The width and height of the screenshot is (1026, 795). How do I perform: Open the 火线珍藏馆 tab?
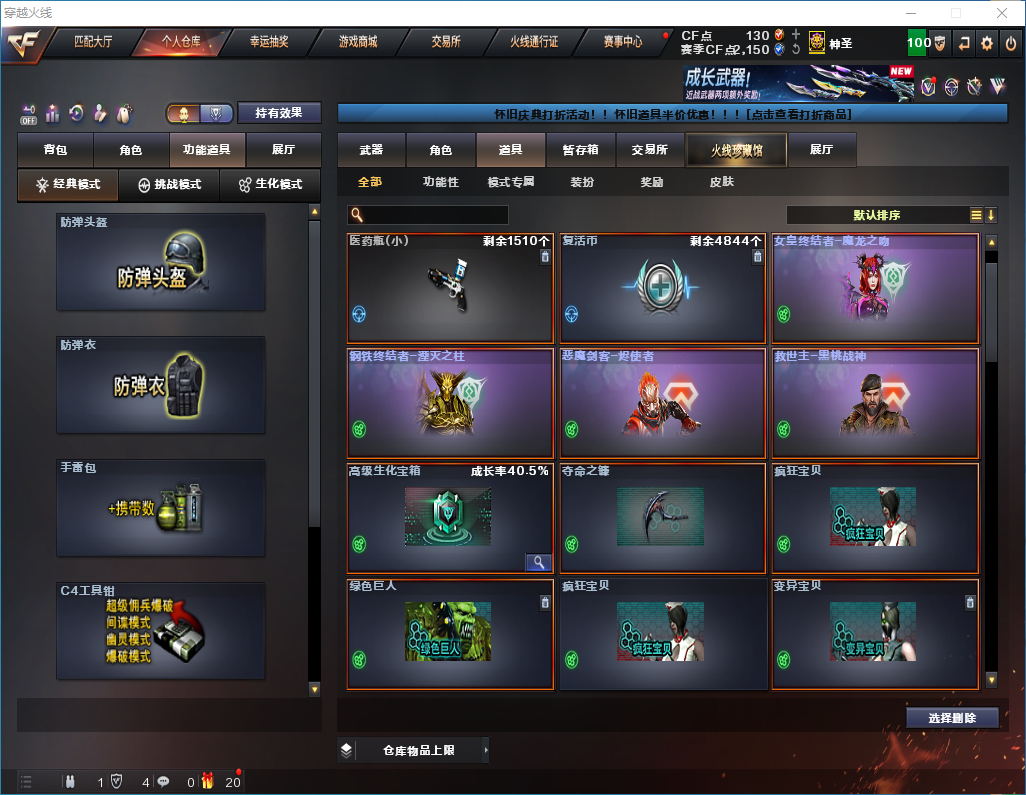pyautogui.click(x=736, y=150)
